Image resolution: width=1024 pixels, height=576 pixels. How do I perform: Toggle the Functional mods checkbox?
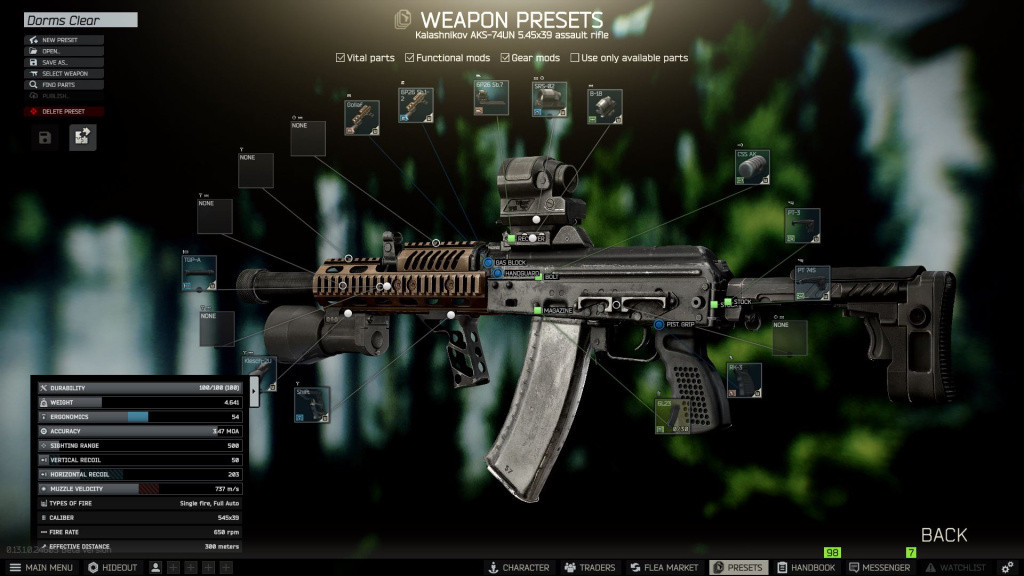coord(410,58)
